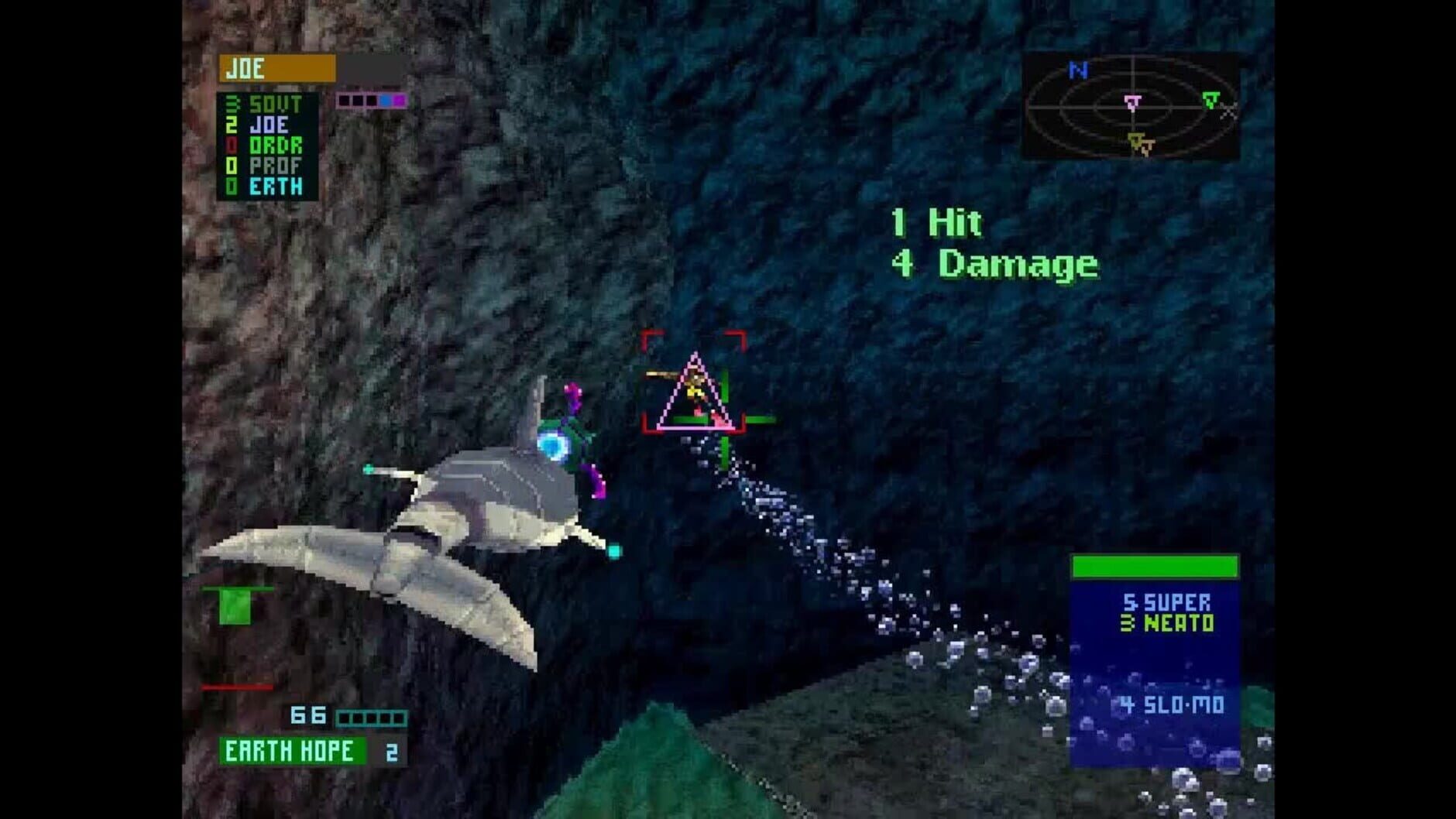The image size is (1456, 819).
Task: Select the magenta swatch in the color strip
Action: click(x=398, y=101)
